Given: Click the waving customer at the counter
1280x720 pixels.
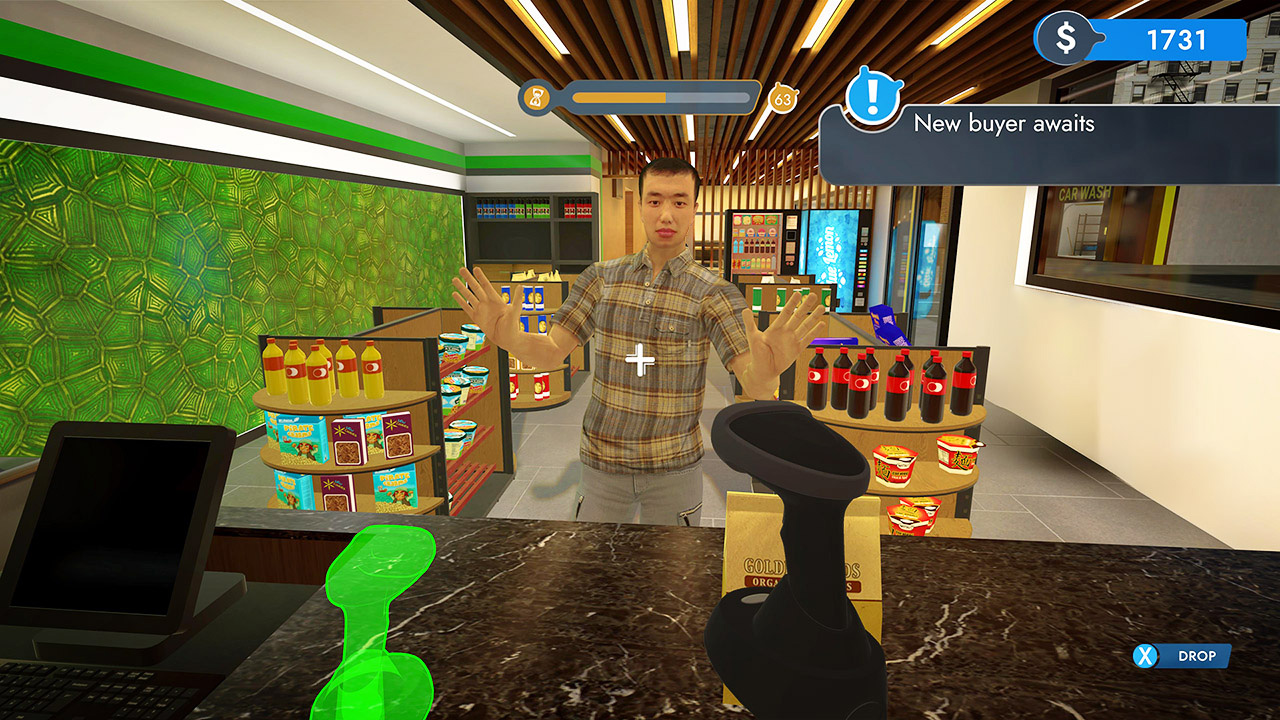Looking at the screenshot, I should (660, 300).
